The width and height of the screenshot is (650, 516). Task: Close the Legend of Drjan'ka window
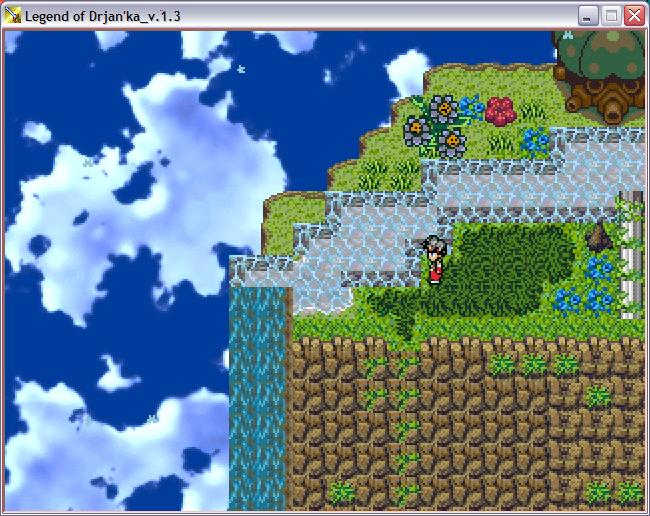point(634,16)
